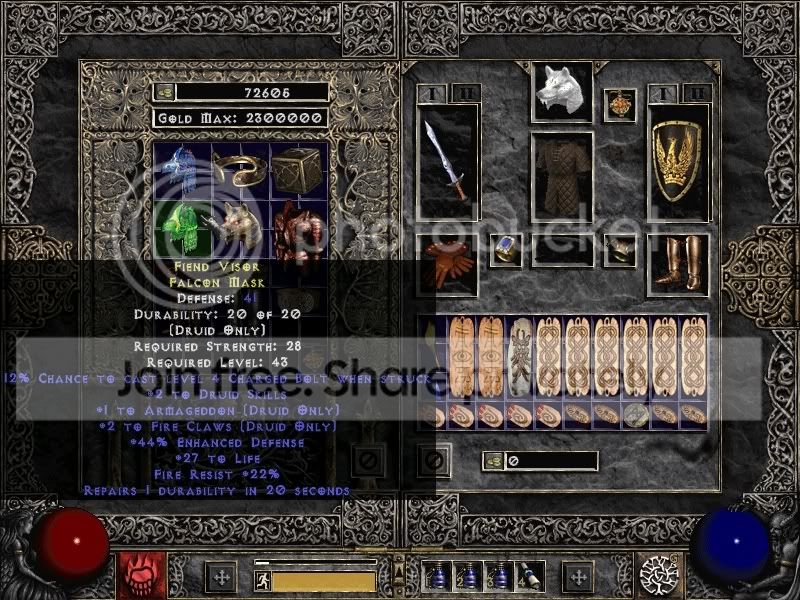This screenshot has width=800, height=600.
Task: Click the stash gold withdraw button
Action: [x=162, y=92]
